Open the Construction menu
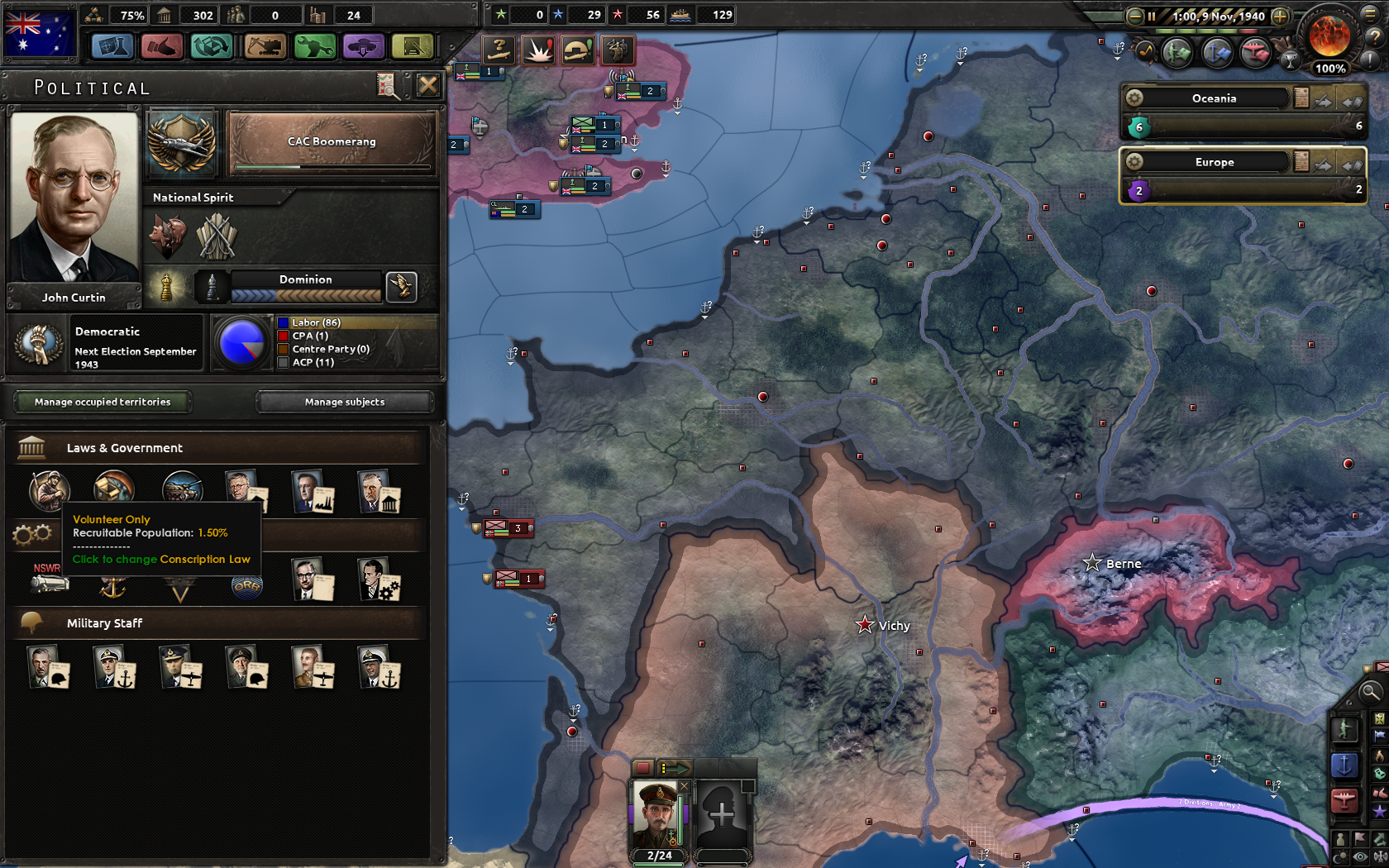 (x=265, y=47)
